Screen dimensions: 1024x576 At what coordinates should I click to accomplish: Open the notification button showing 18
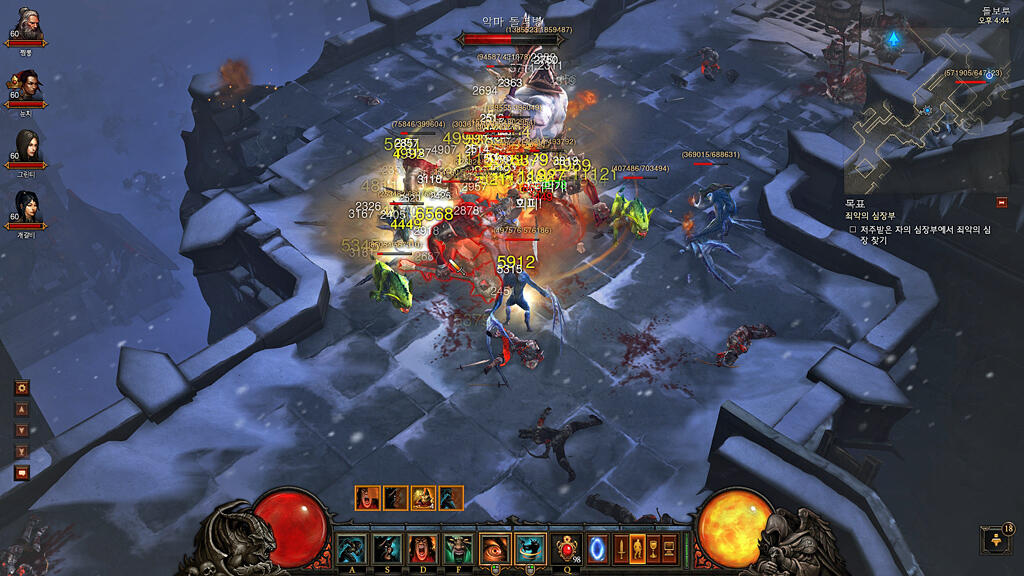(997, 540)
